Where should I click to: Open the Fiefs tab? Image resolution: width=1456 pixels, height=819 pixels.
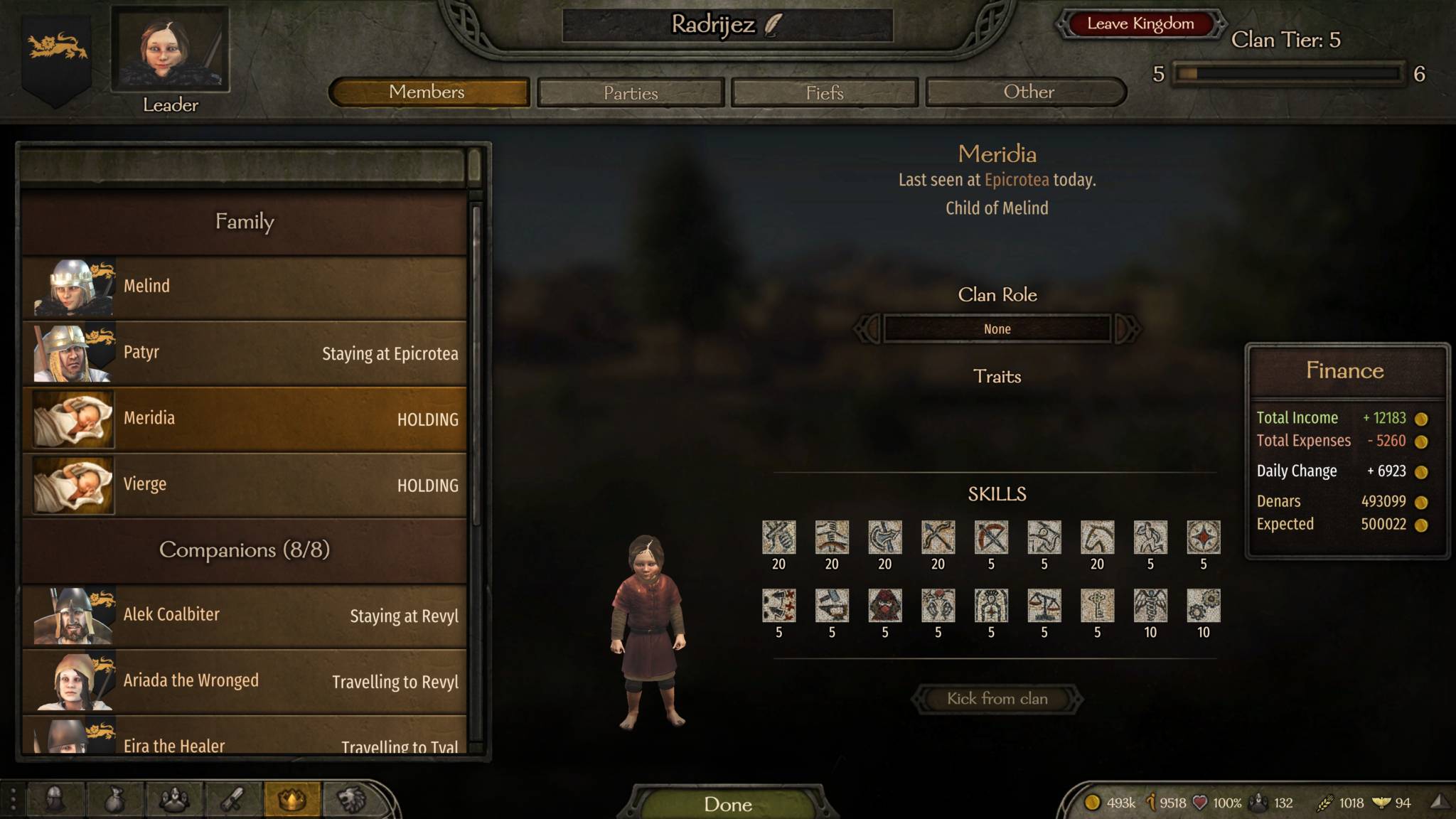click(824, 92)
